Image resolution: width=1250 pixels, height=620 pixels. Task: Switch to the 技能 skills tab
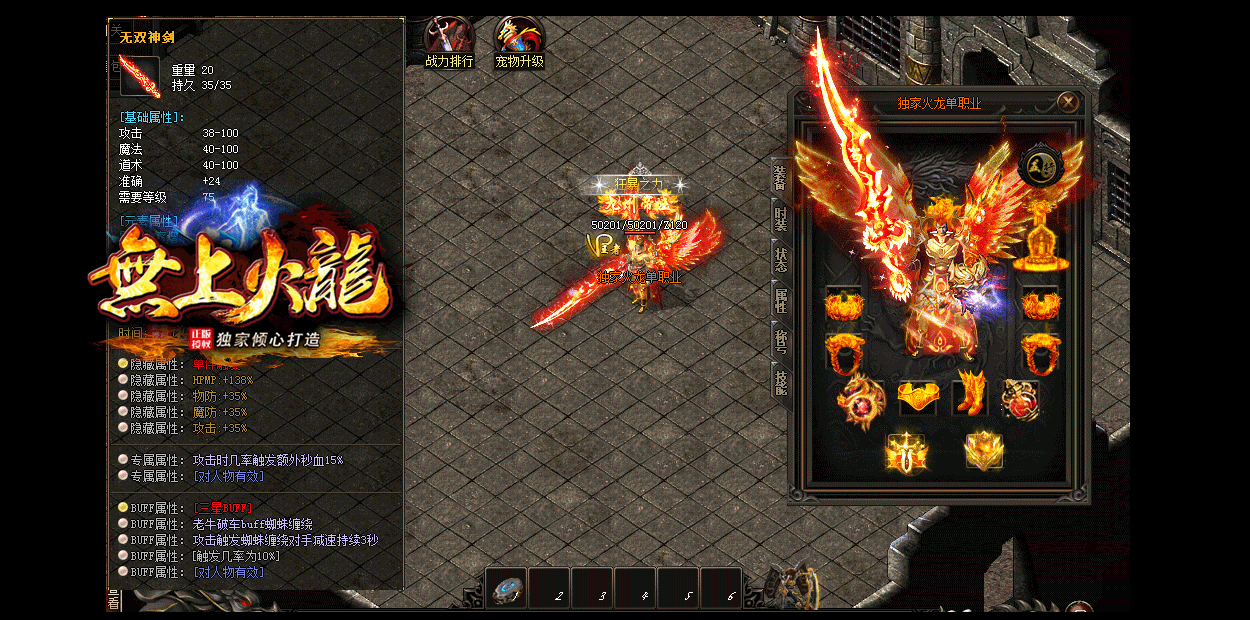[780, 380]
